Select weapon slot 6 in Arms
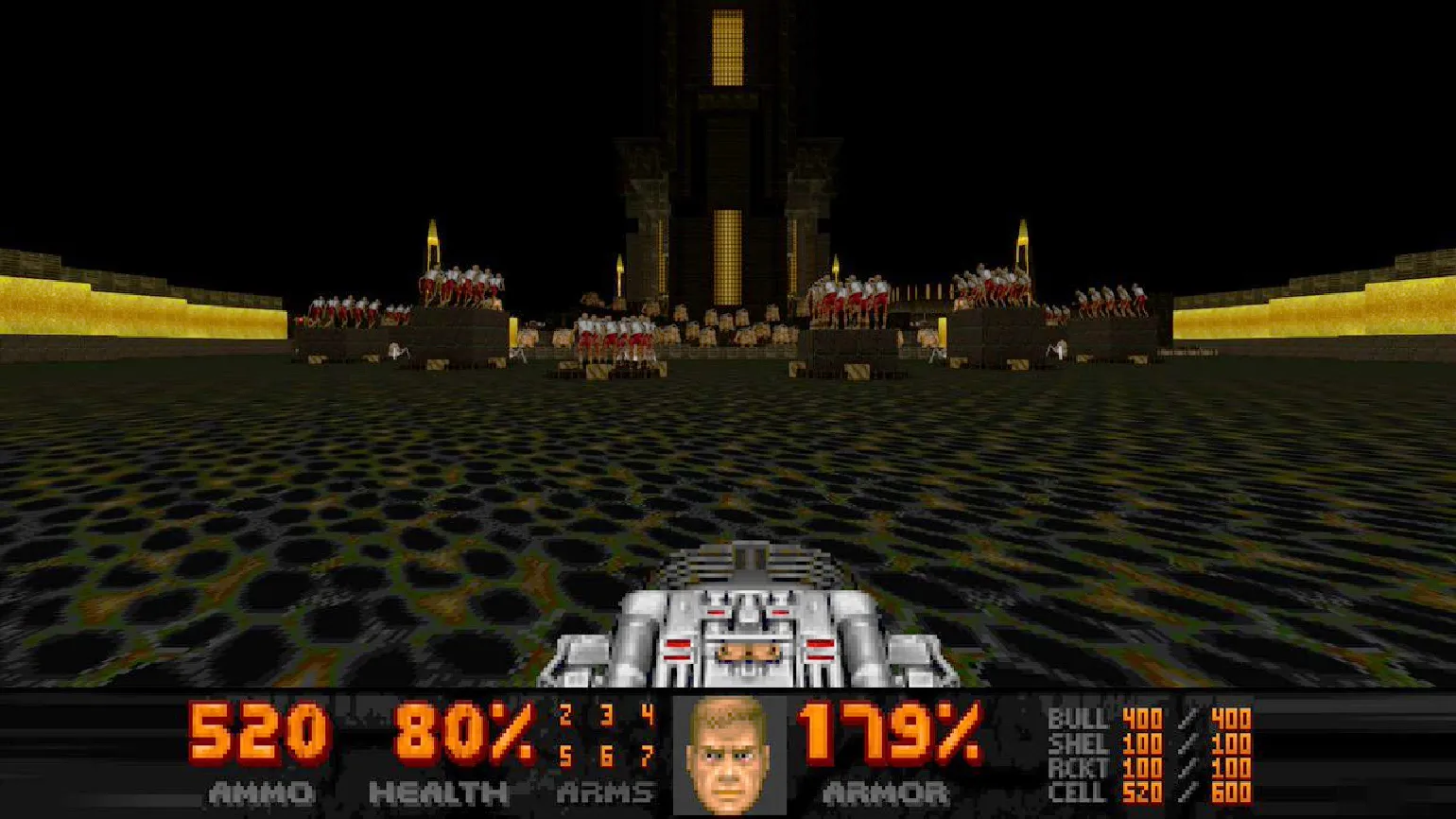Image resolution: width=1456 pixels, height=819 pixels. pos(606,756)
